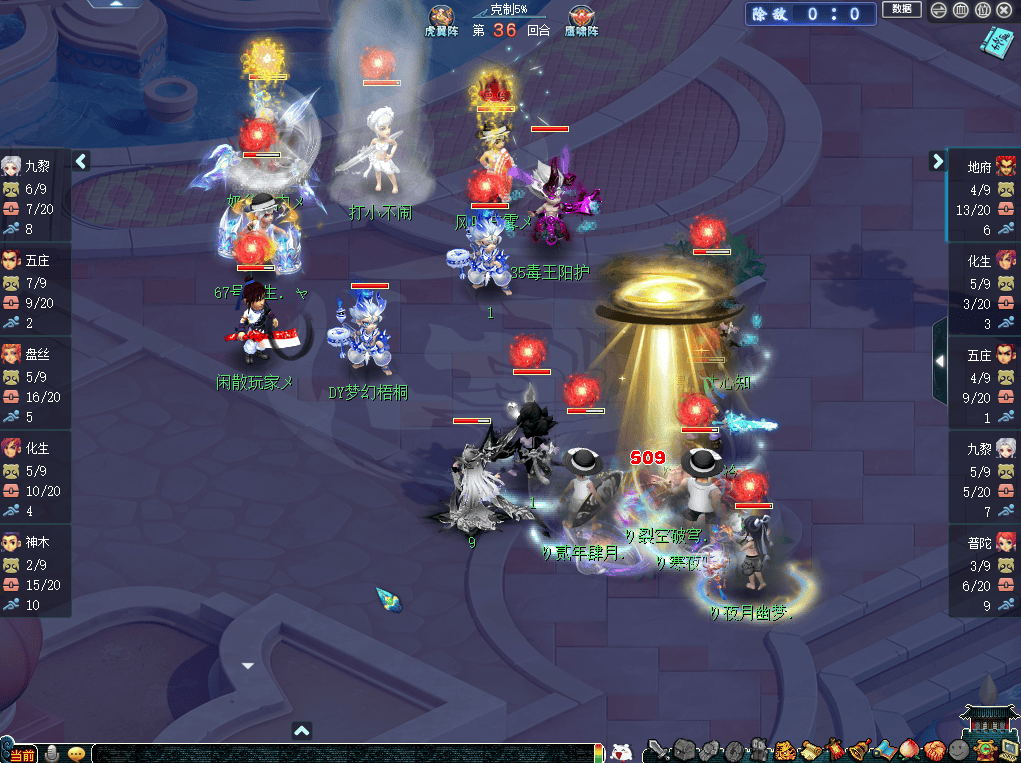Open the handshake friends icon
The height and width of the screenshot is (763, 1021).
tap(934, 750)
